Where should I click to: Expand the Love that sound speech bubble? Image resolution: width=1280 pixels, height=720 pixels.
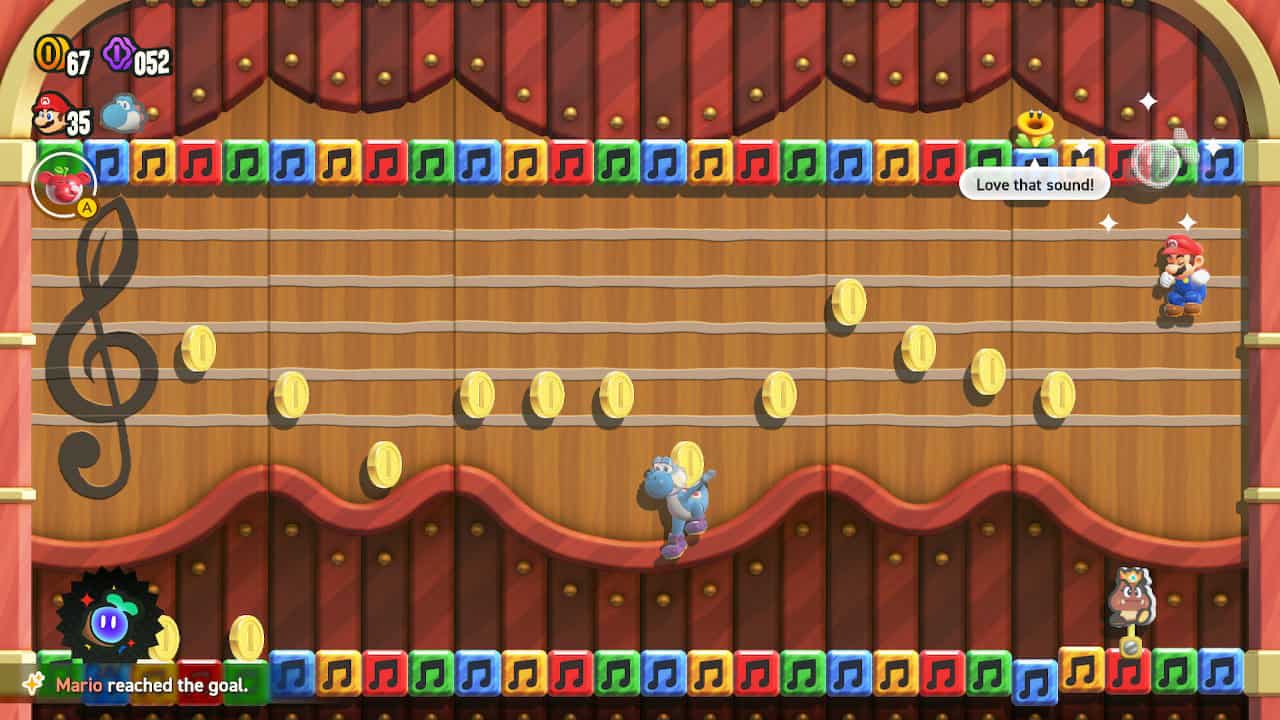point(1035,185)
